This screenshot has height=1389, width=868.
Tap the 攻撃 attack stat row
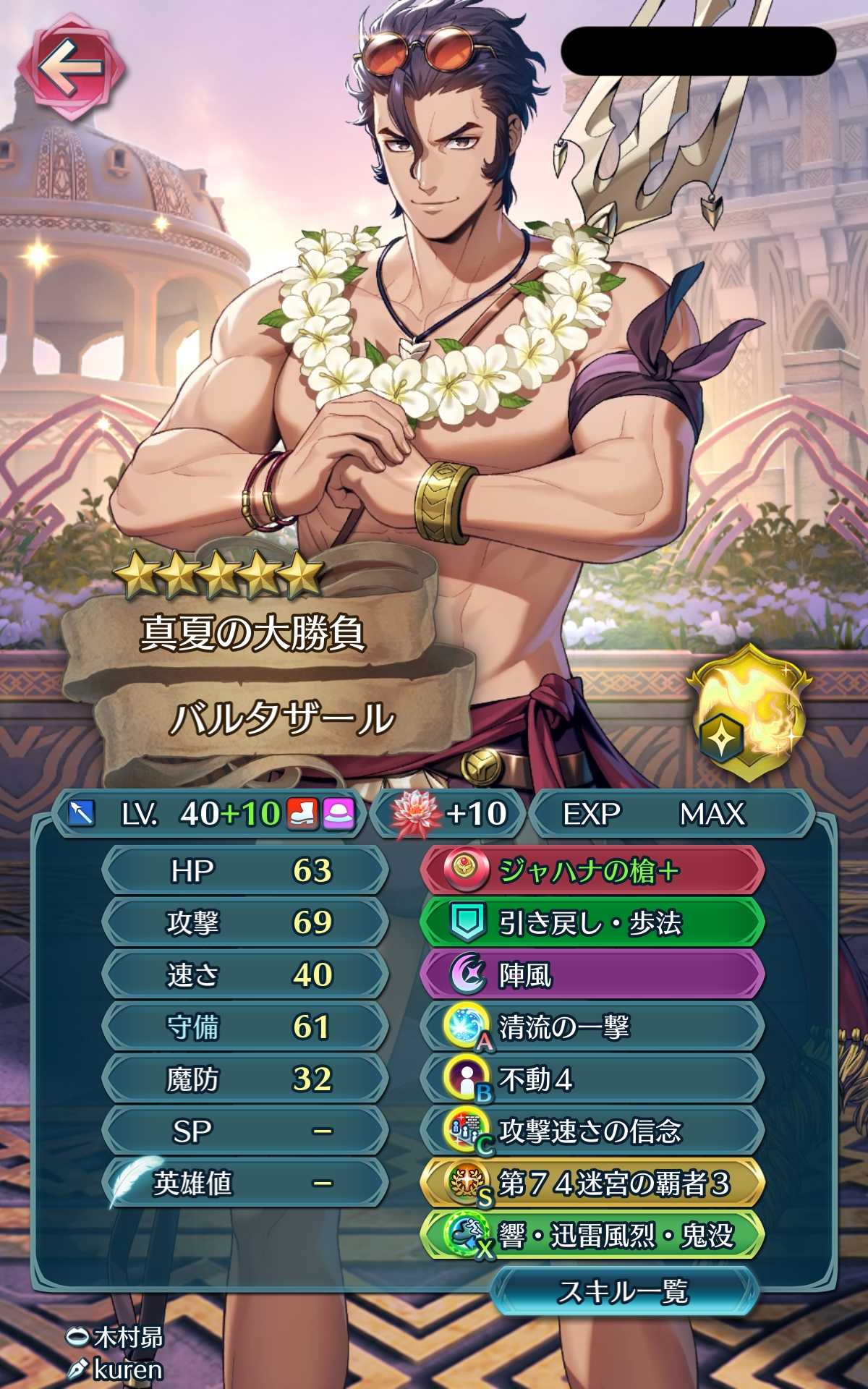point(244,922)
